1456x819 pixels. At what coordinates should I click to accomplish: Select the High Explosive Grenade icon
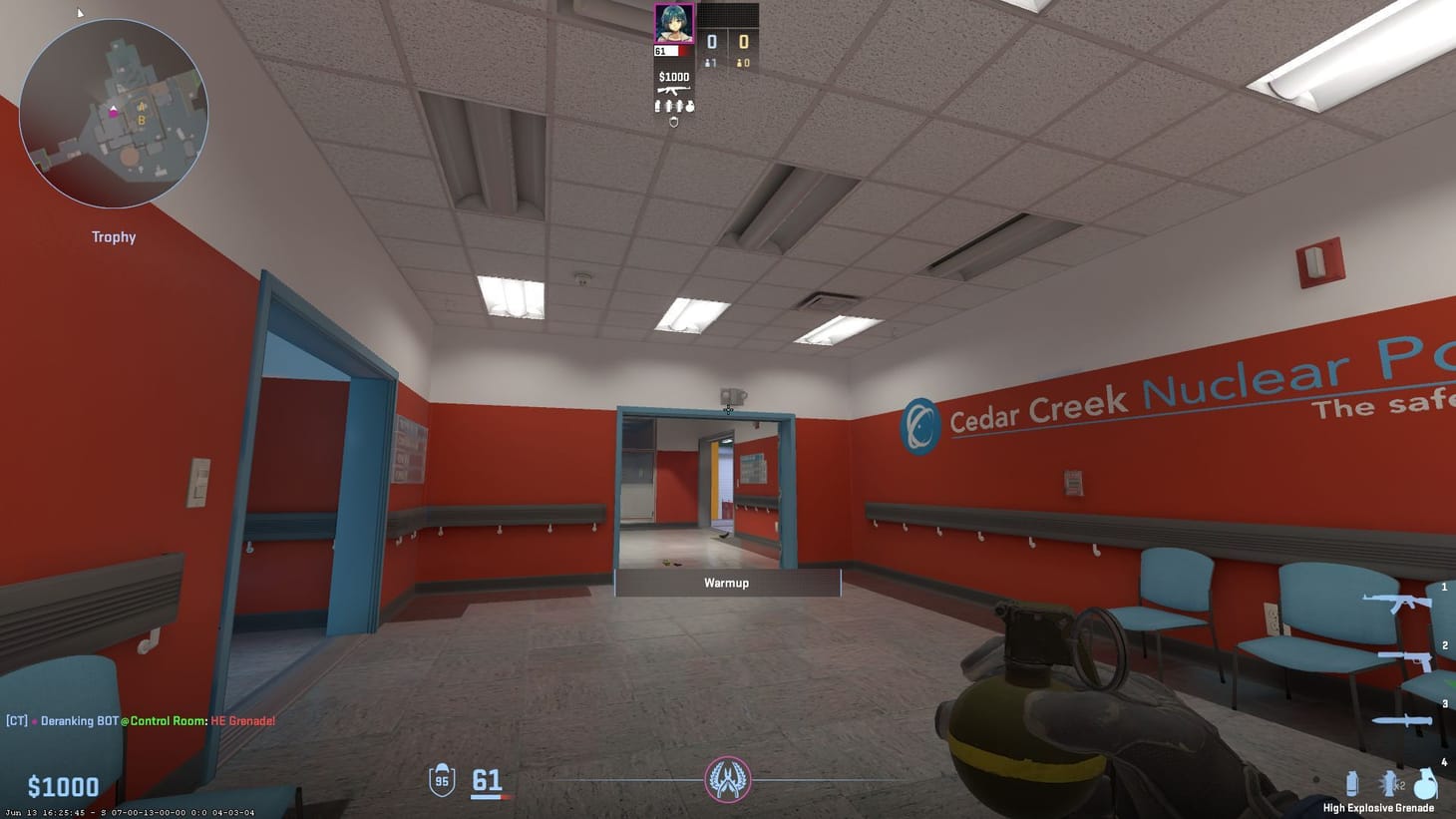pyautogui.click(x=1425, y=781)
